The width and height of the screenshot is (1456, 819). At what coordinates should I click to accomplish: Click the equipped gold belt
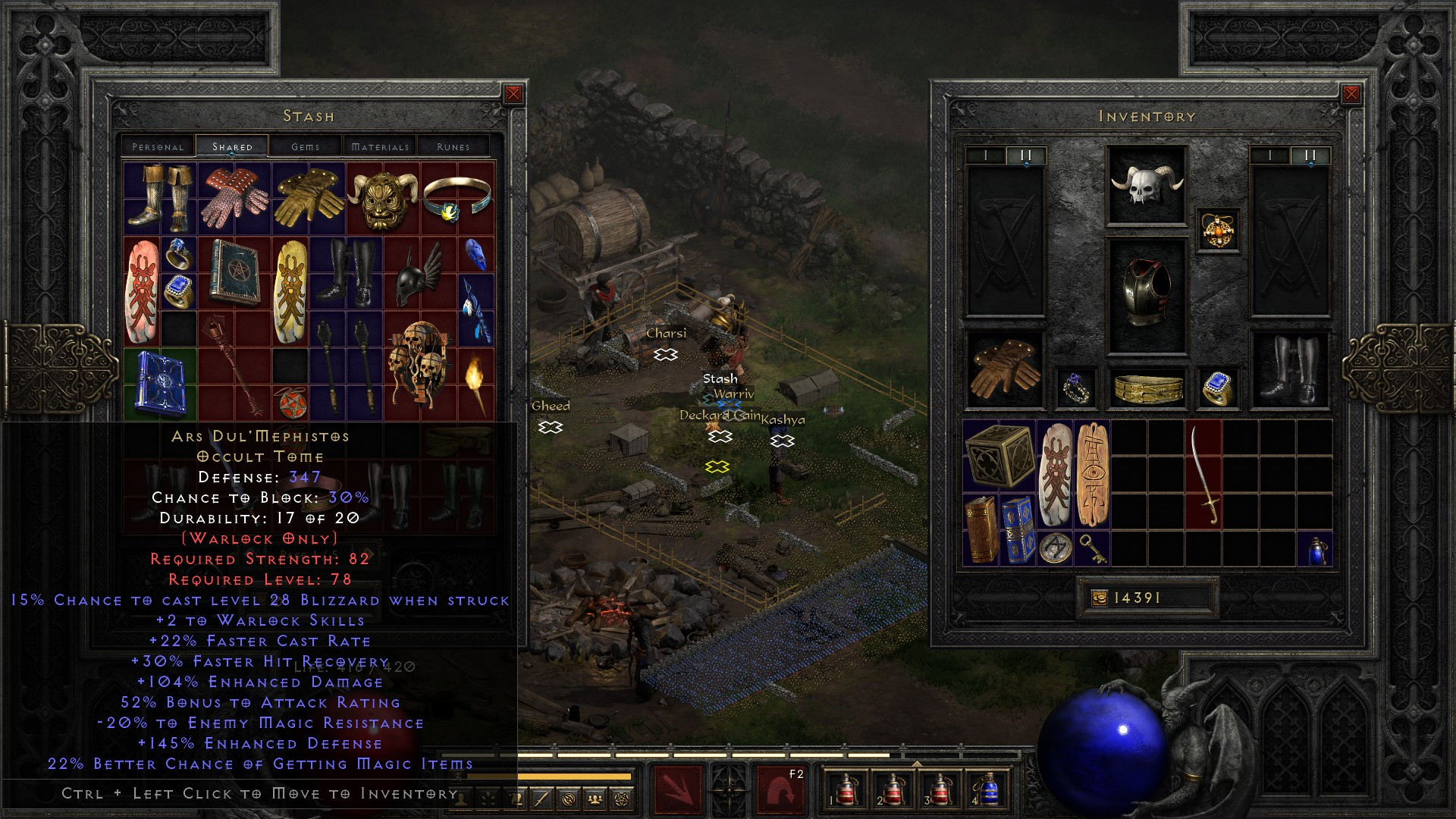[x=1148, y=388]
